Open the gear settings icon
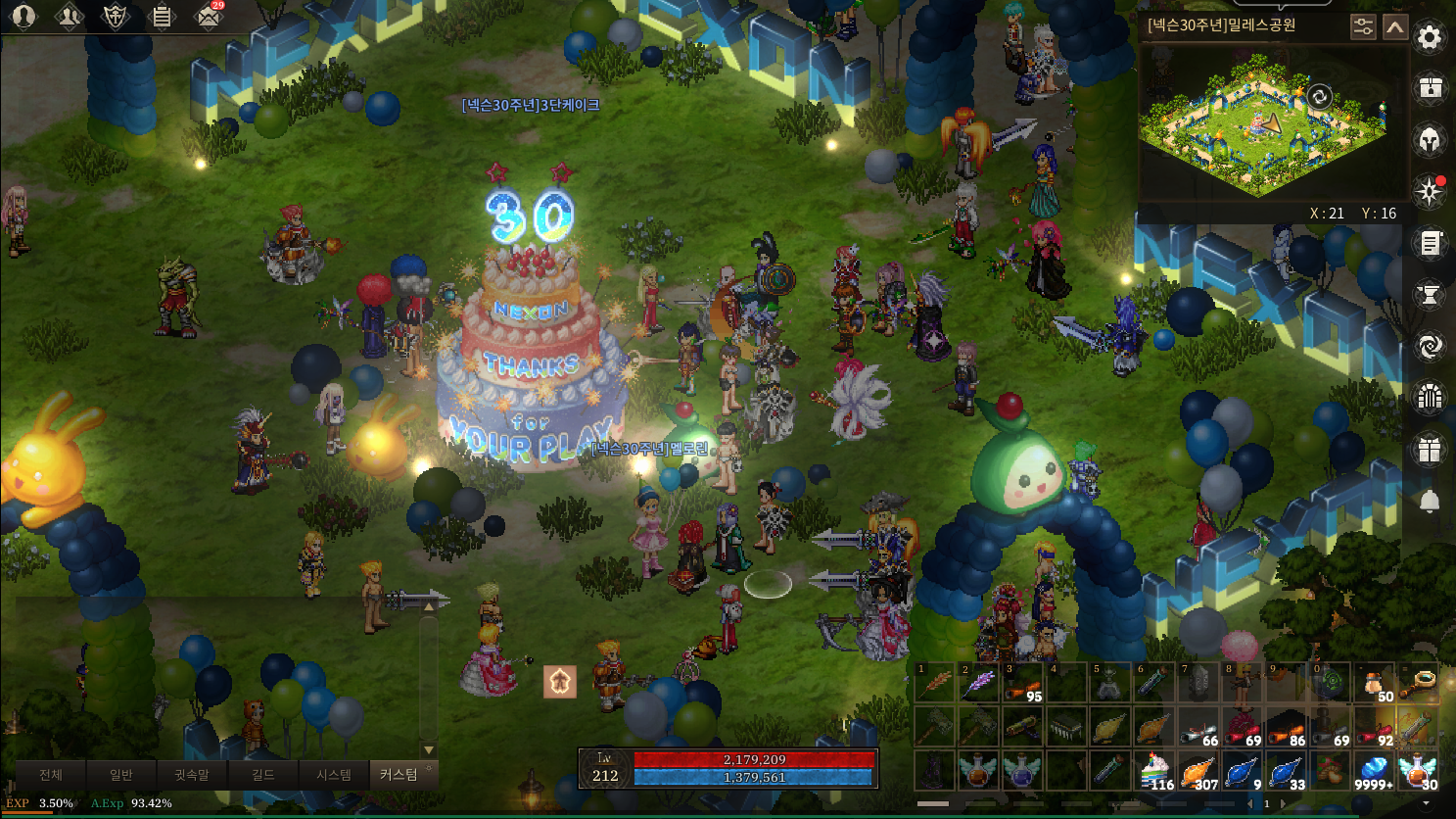This screenshot has height=819, width=1456. click(1430, 38)
